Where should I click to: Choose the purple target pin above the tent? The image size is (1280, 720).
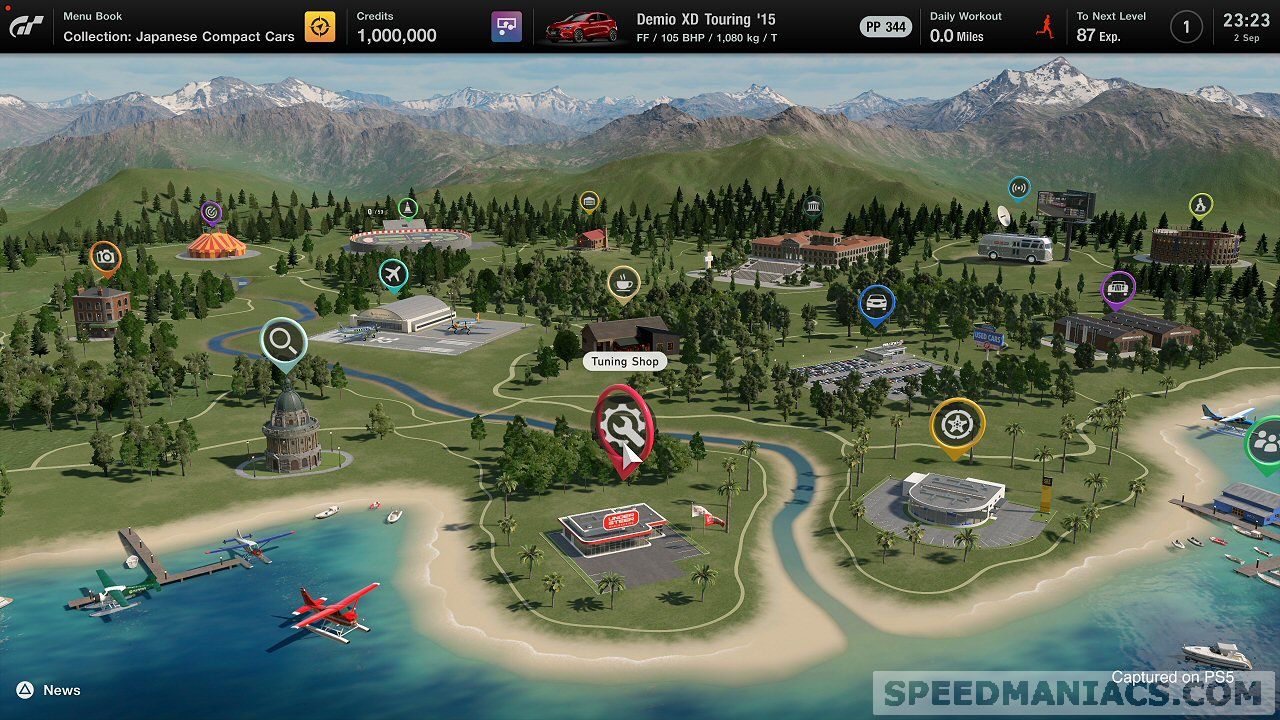[x=211, y=212]
